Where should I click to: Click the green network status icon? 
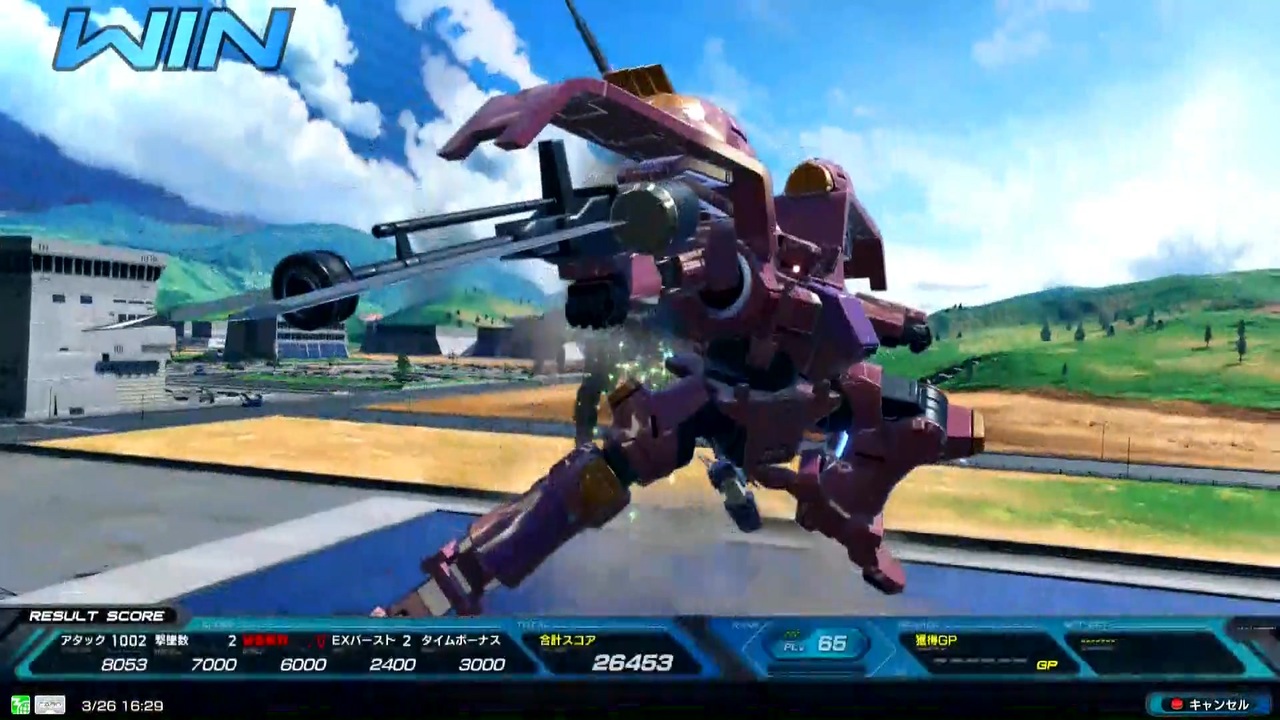pyautogui.click(x=20, y=703)
